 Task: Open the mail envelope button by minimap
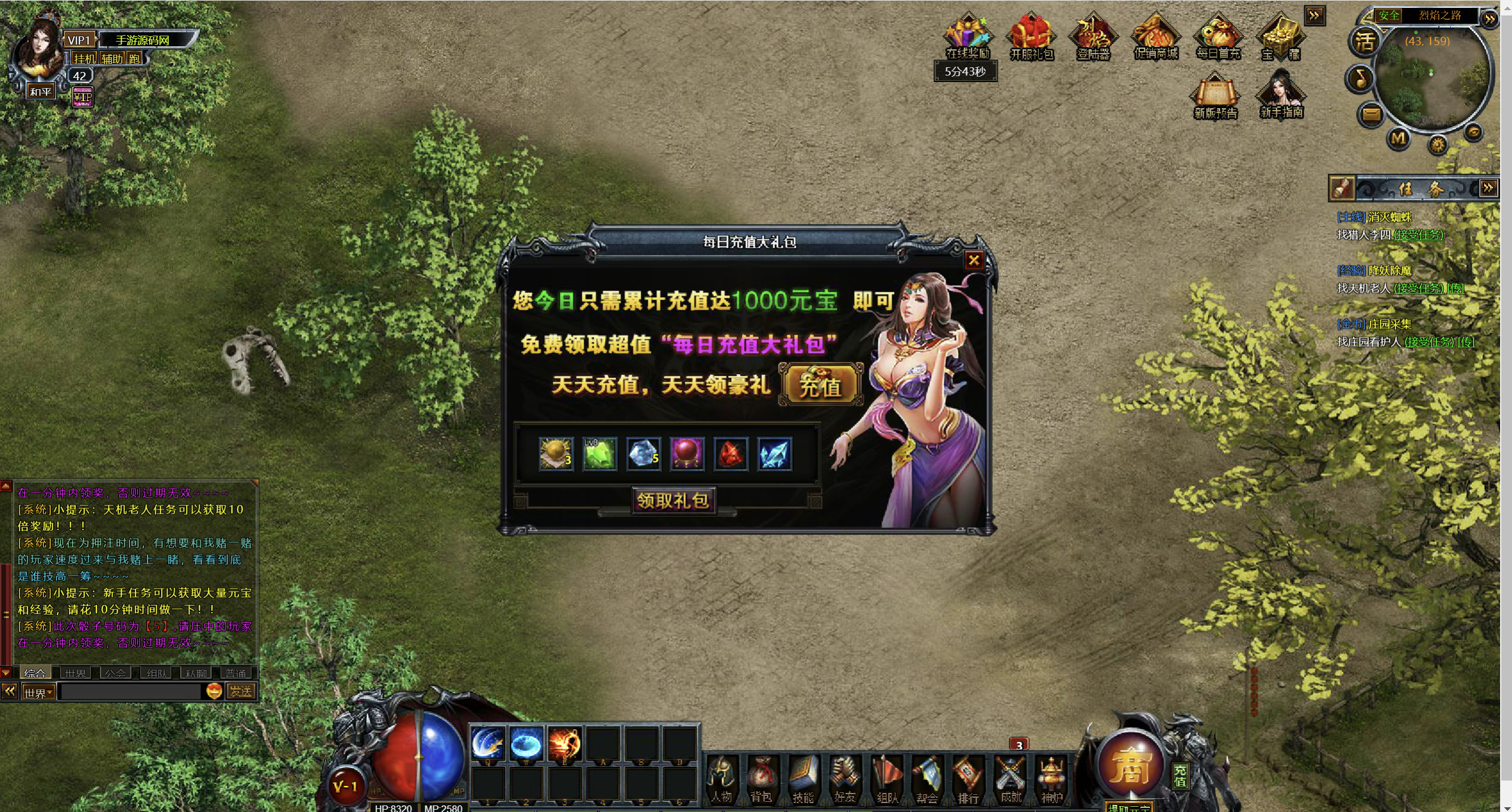1372,114
